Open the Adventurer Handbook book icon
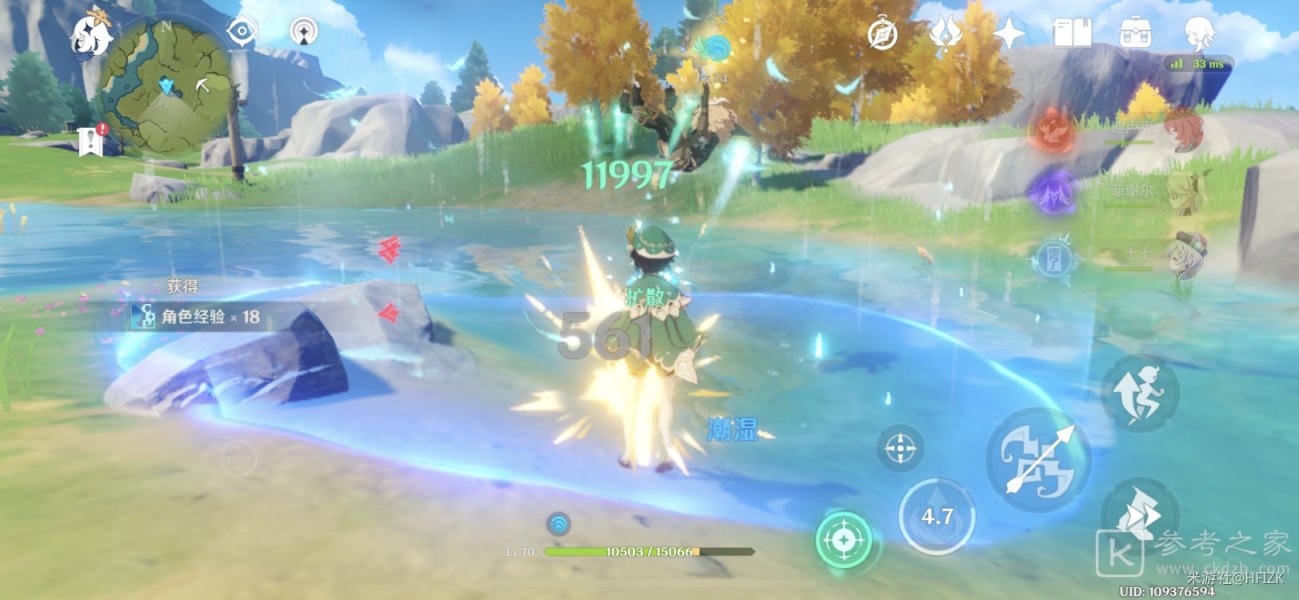 pyautogui.click(x=1071, y=34)
